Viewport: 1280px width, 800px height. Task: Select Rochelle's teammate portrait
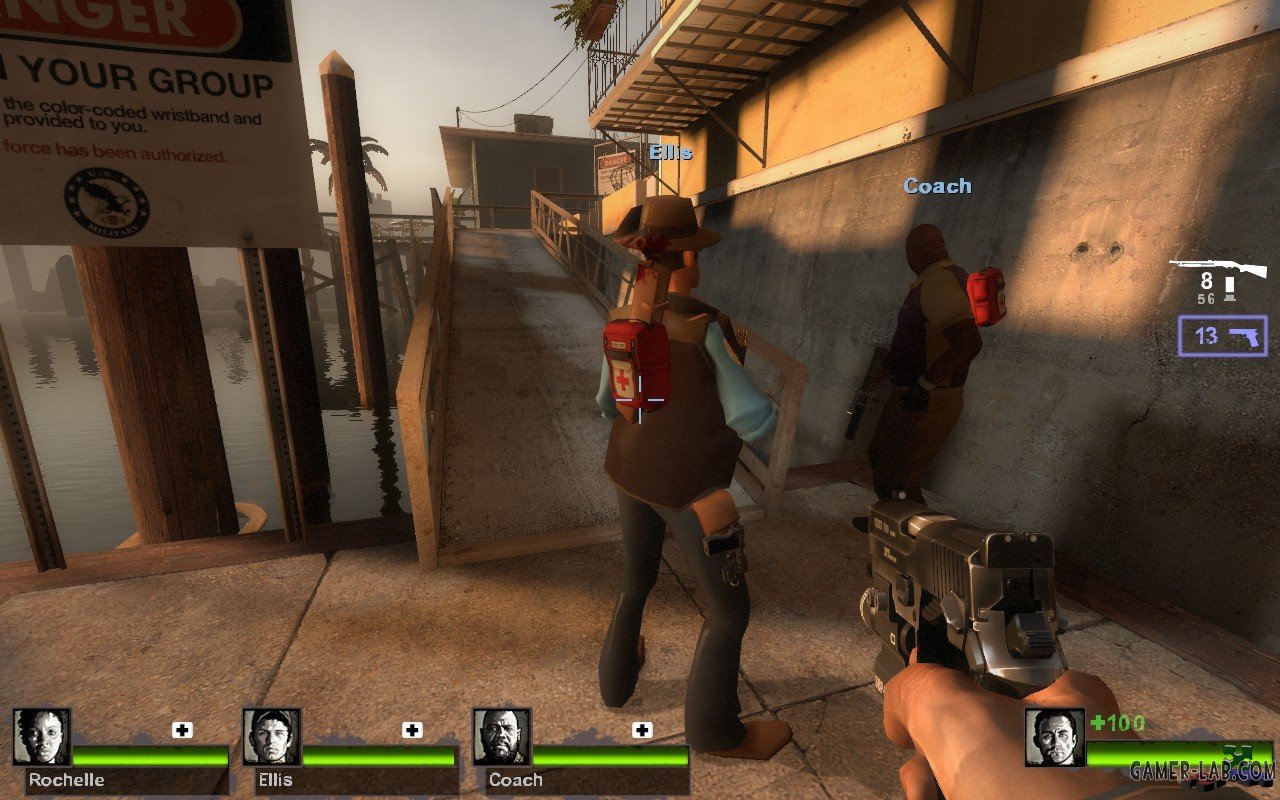click(x=42, y=737)
